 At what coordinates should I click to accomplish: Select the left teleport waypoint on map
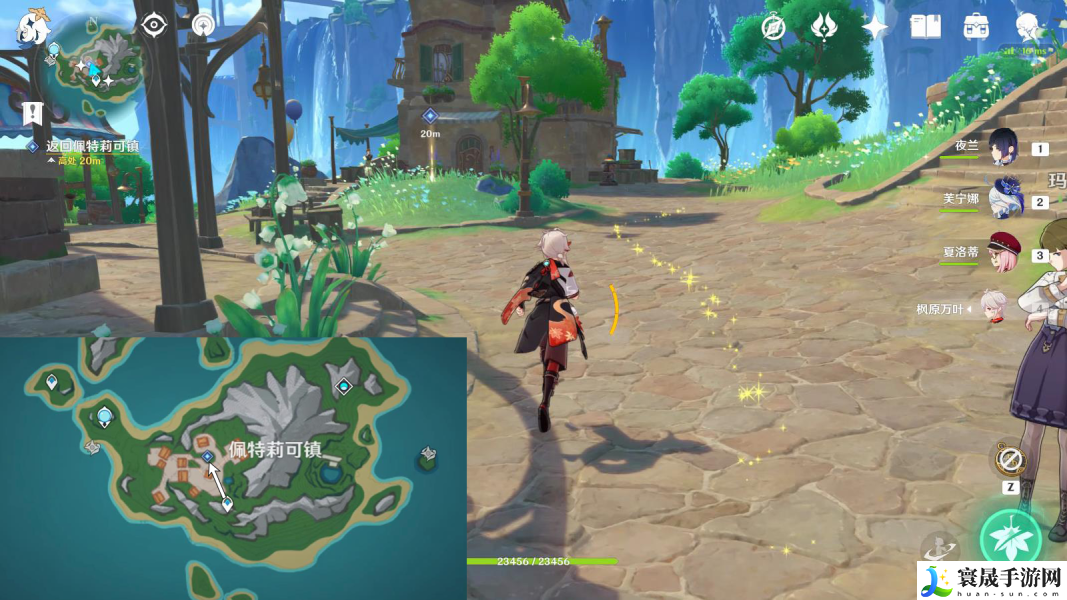tap(104, 416)
